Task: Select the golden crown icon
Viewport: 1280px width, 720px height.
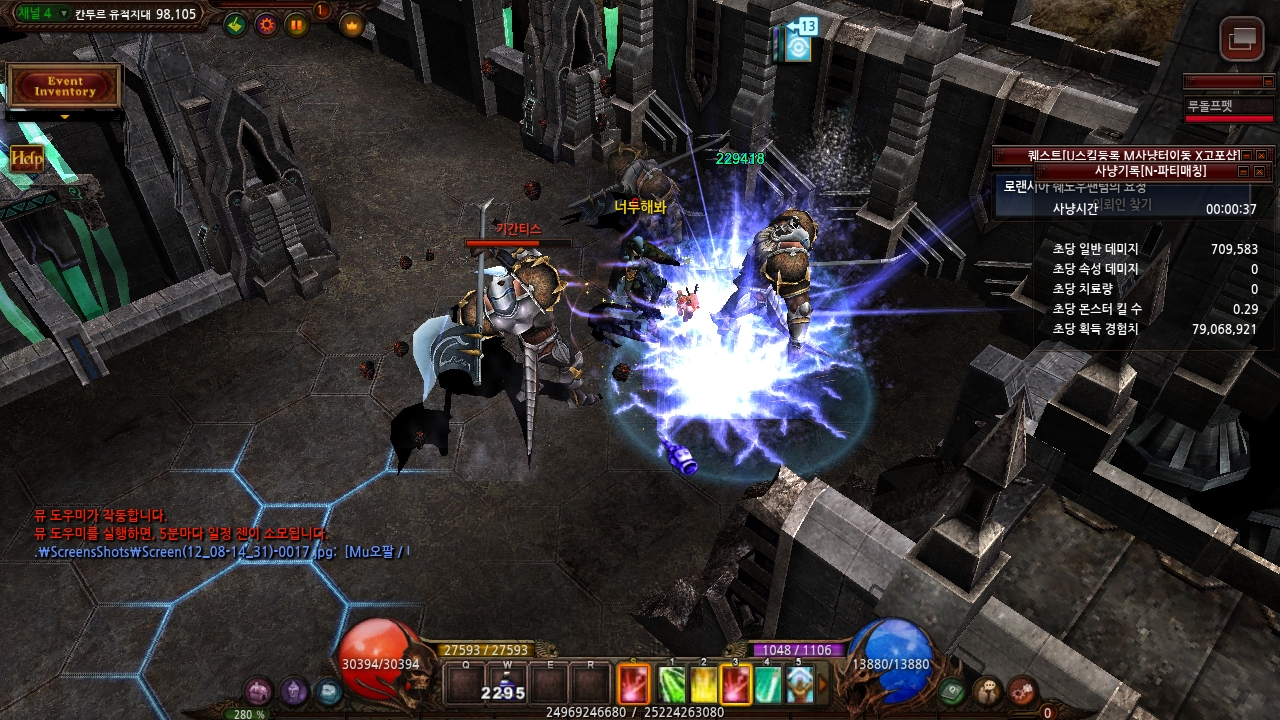Action: 352,25
